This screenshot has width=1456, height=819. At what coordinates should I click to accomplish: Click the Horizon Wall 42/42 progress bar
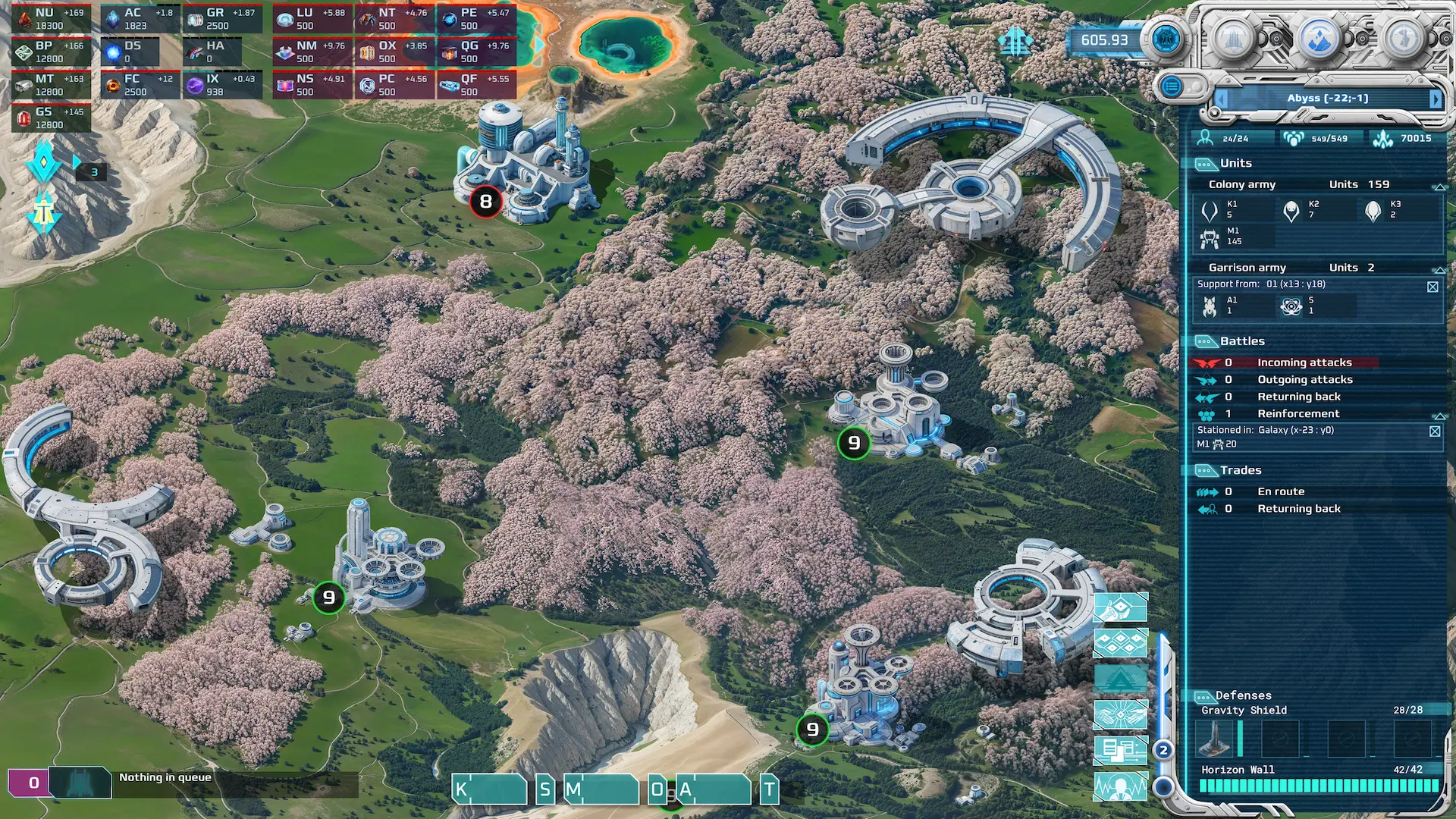(x=1319, y=787)
